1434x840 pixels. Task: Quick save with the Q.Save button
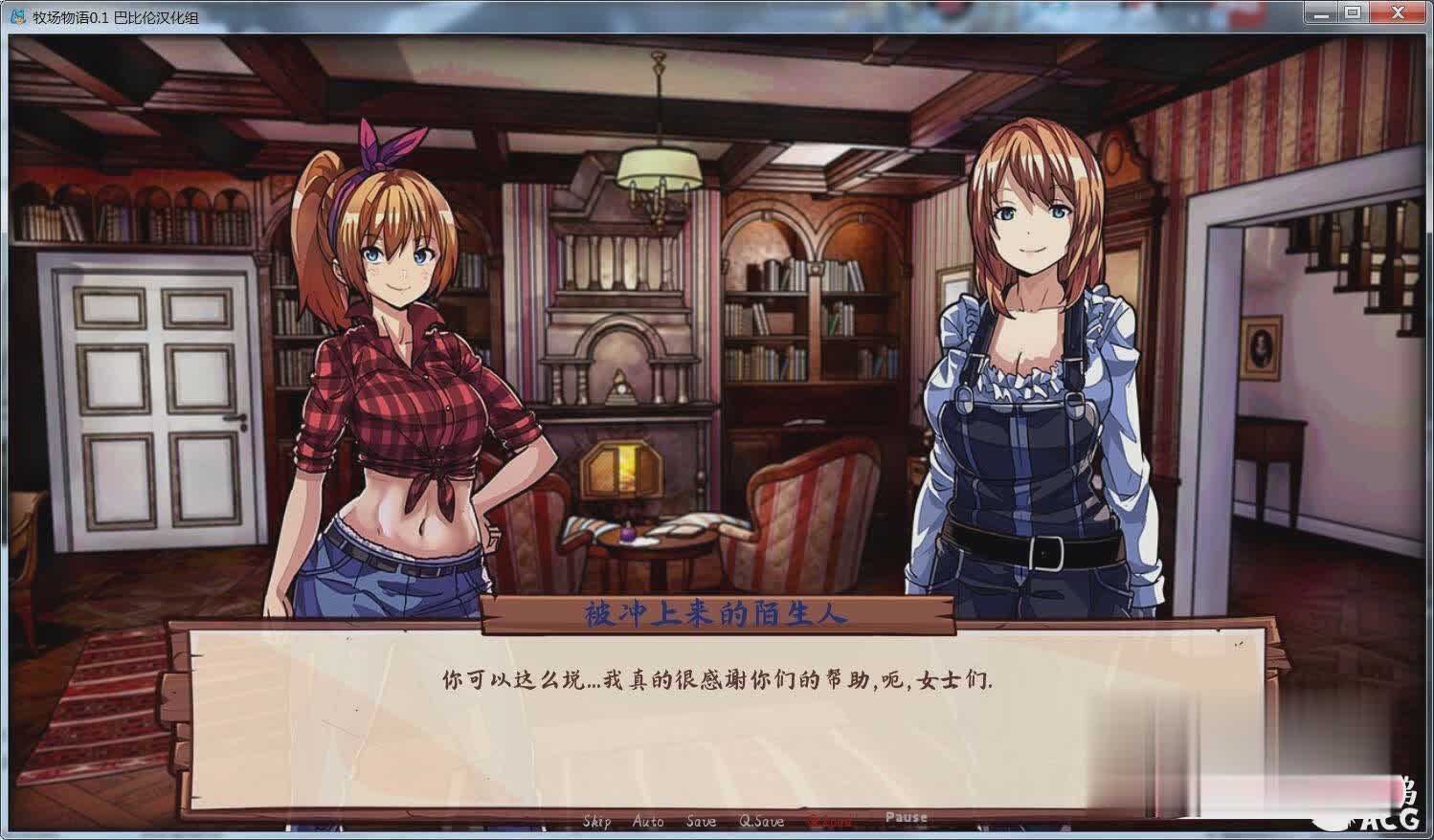761,821
